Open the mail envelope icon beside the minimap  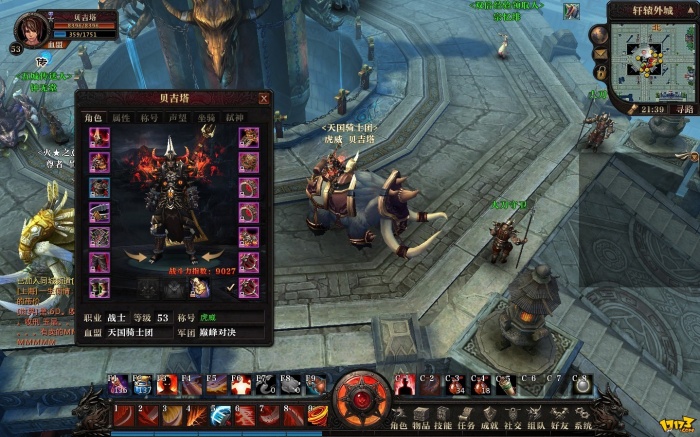[x=601, y=53]
